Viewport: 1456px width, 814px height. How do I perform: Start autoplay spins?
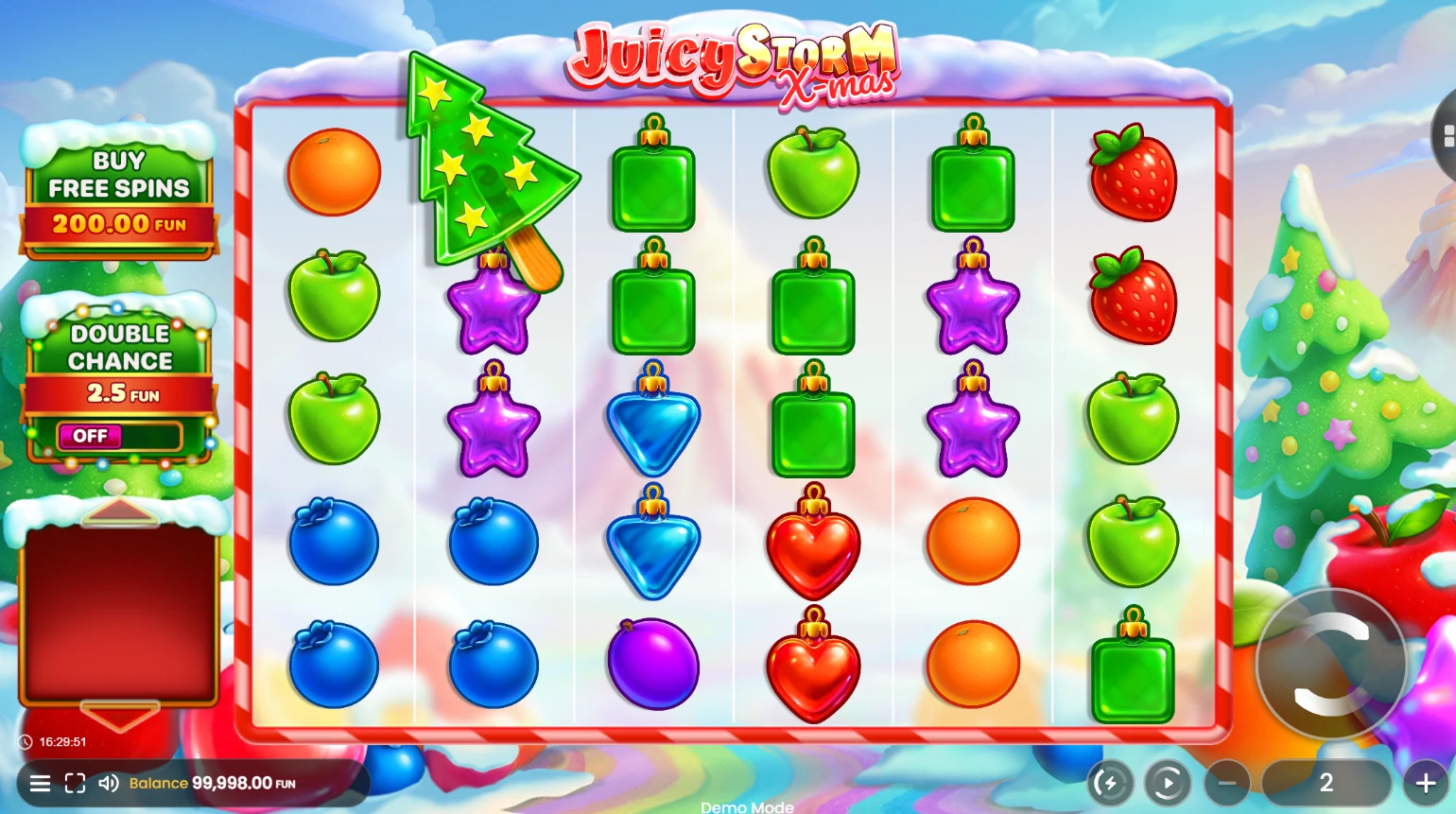coord(1168,783)
